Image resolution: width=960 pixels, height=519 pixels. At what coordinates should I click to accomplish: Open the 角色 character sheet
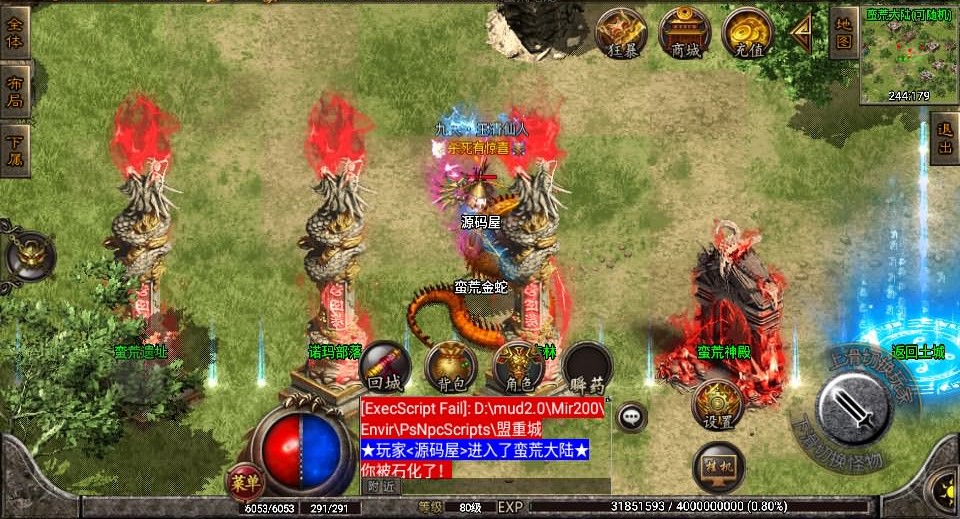coord(518,366)
